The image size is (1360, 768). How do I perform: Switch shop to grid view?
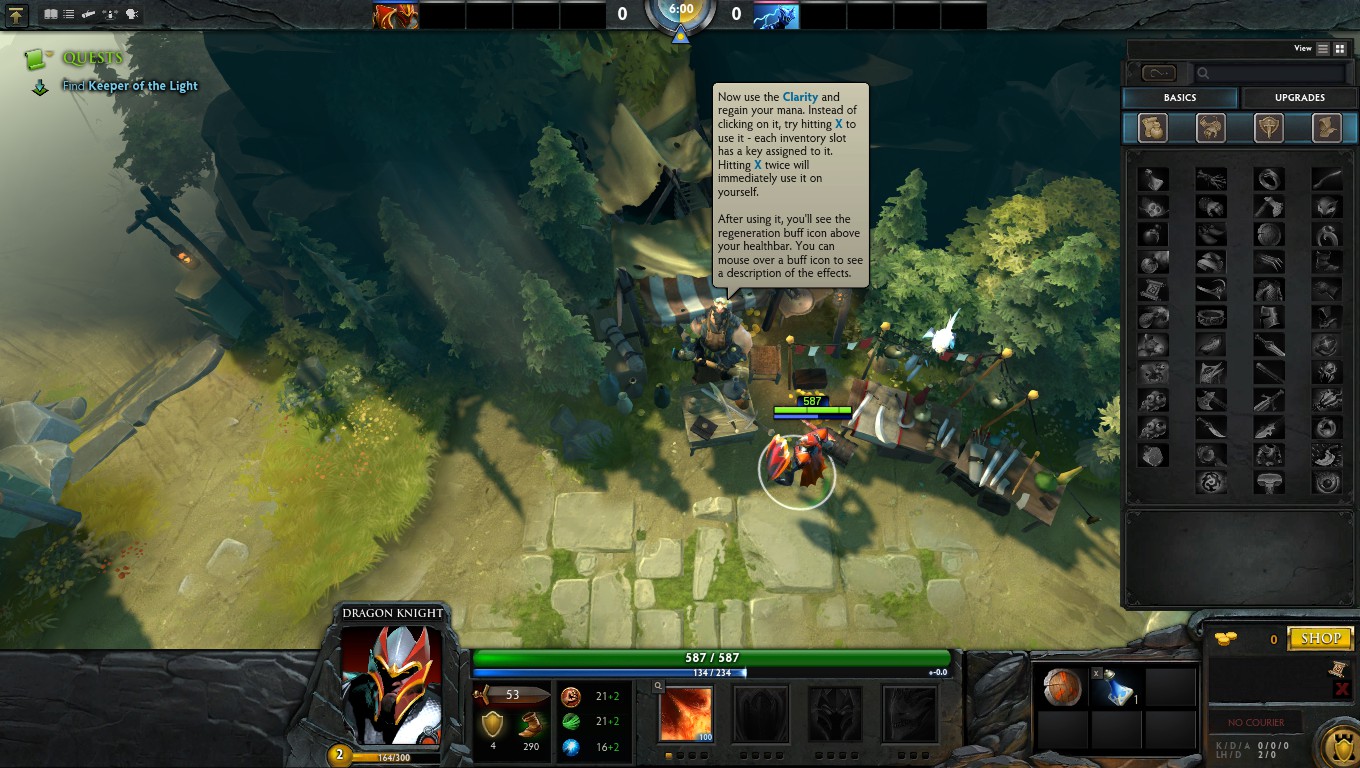click(1340, 48)
